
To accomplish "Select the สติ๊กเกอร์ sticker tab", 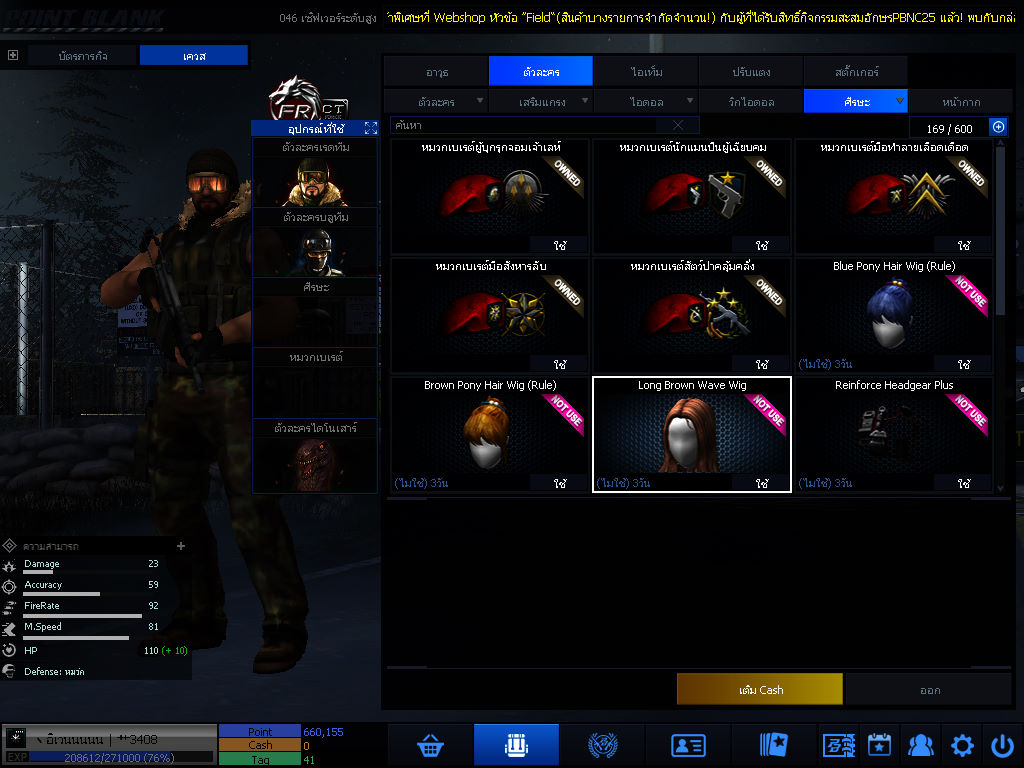I will 856,72.
